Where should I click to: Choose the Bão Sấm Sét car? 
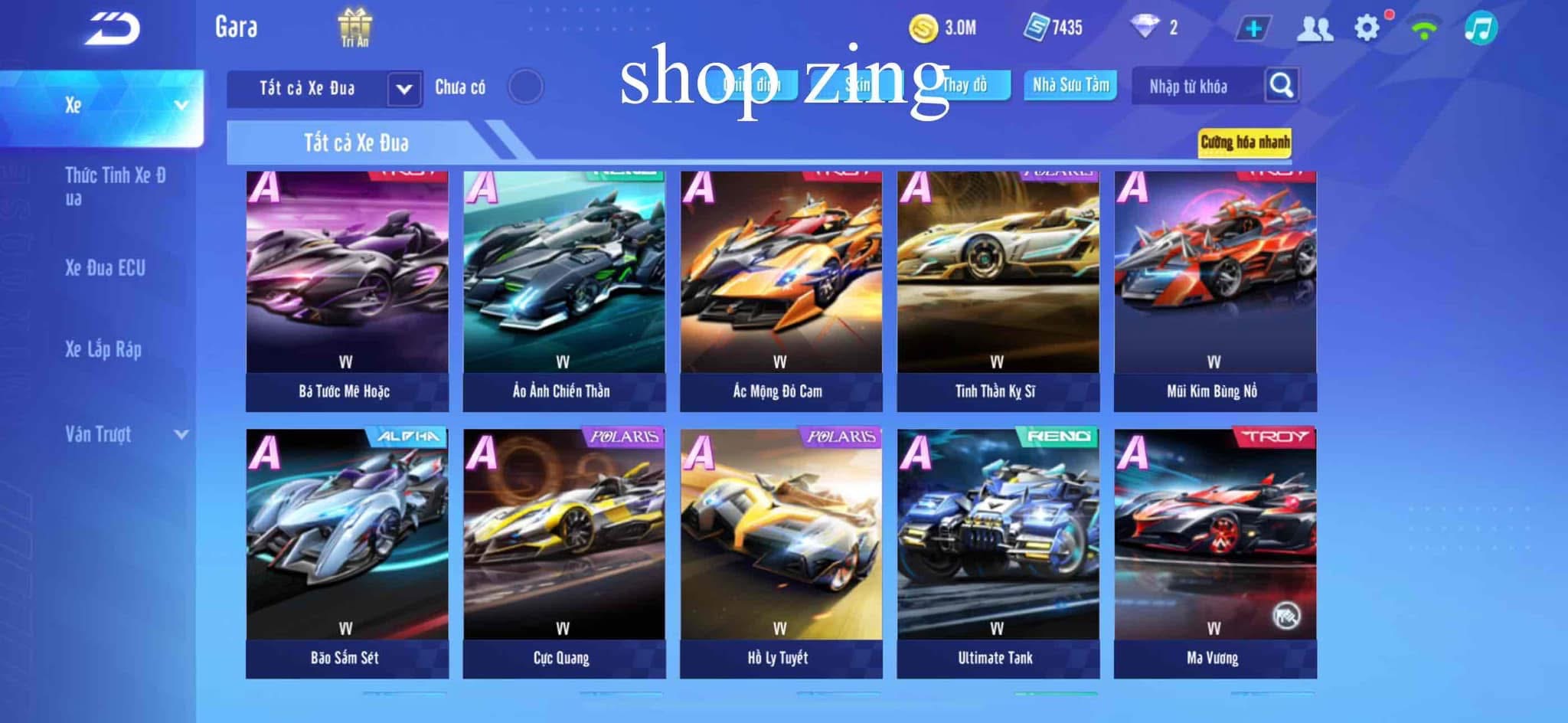click(x=347, y=551)
